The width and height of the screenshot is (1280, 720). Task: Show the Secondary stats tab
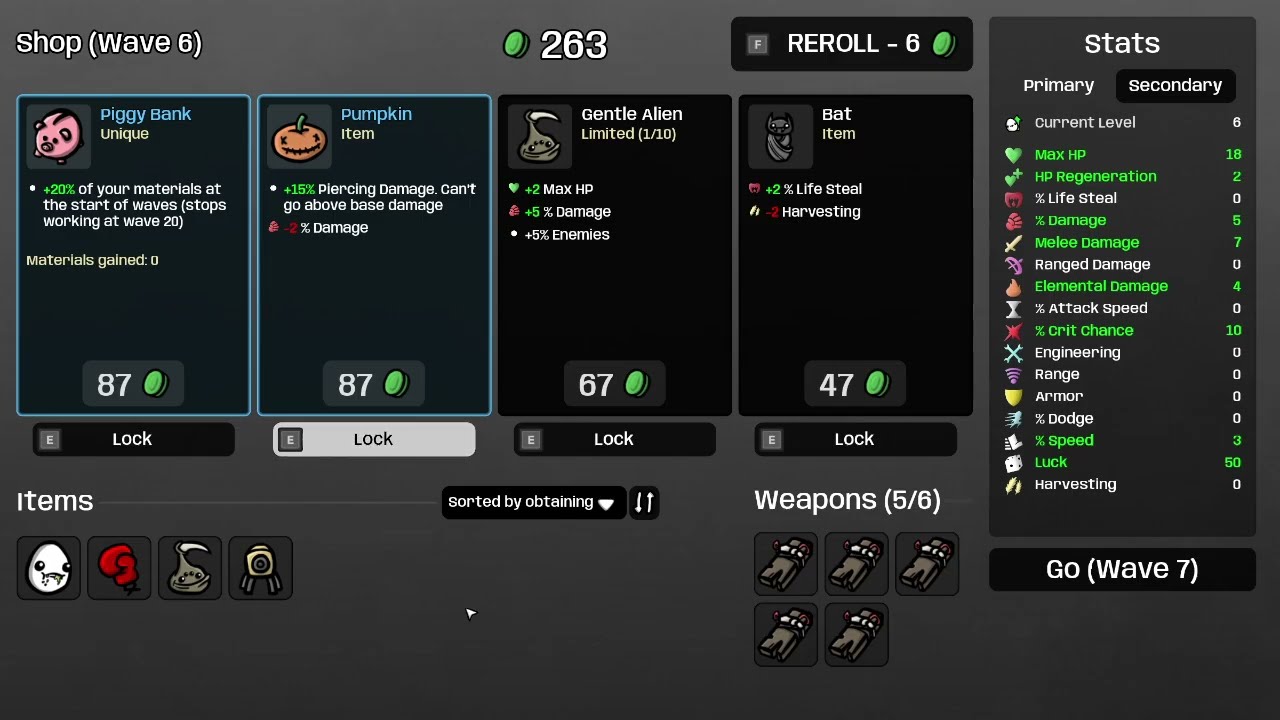[1175, 86]
